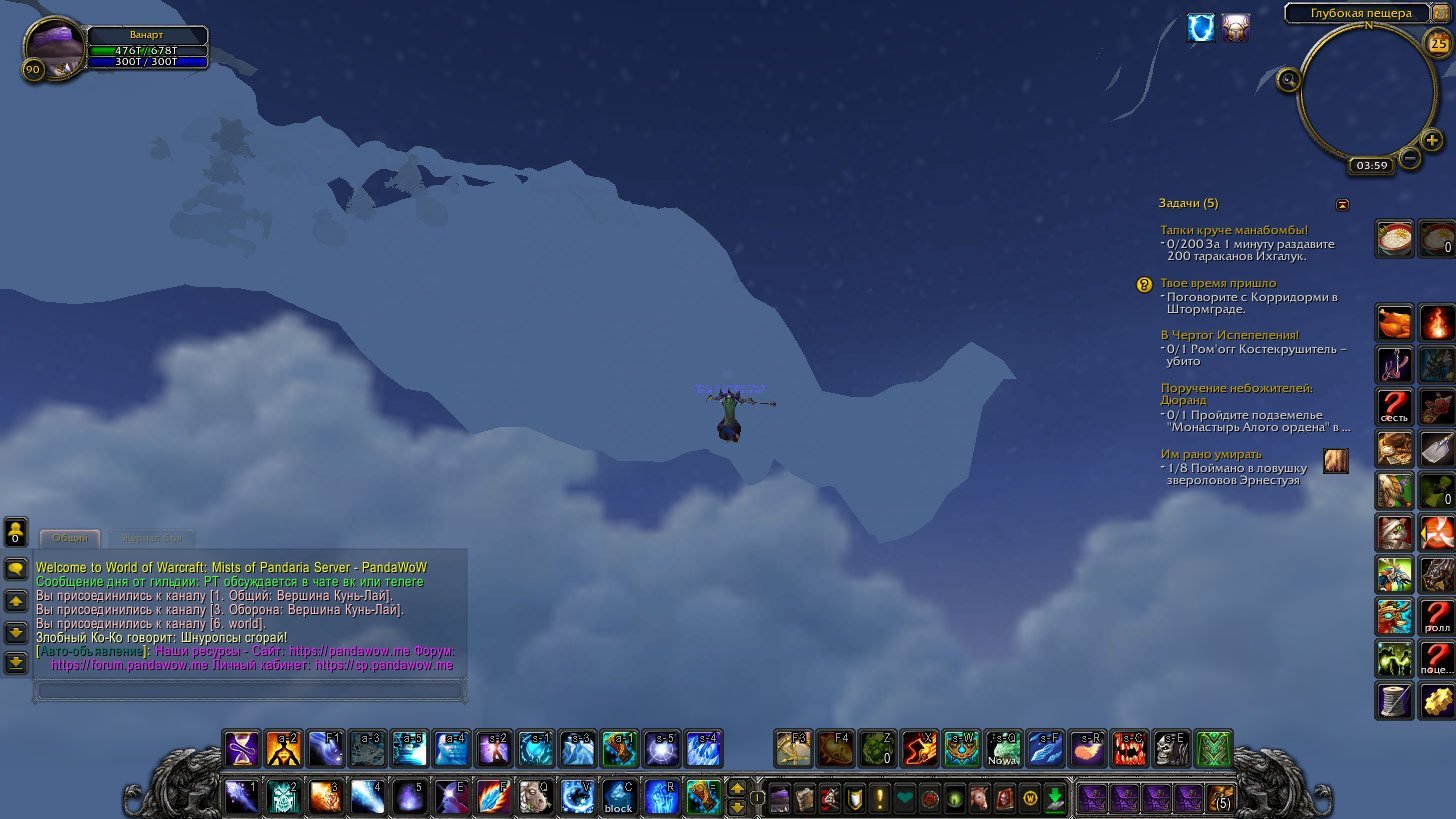Select the quest "В Чертог Испепеления!"
Screen dimensions: 1456x819
coord(1229,335)
